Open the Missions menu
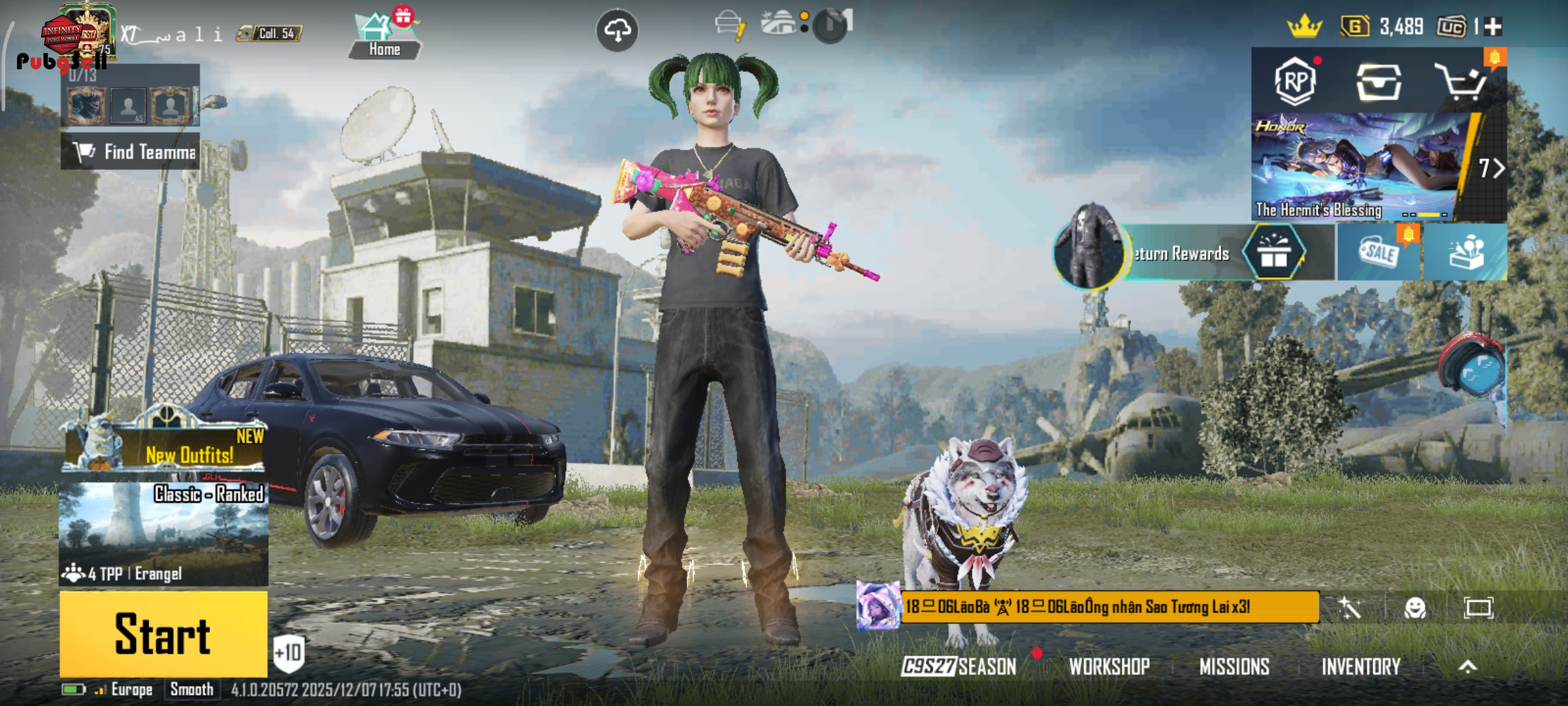This screenshot has width=1568, height=706. pos(1234,667)
